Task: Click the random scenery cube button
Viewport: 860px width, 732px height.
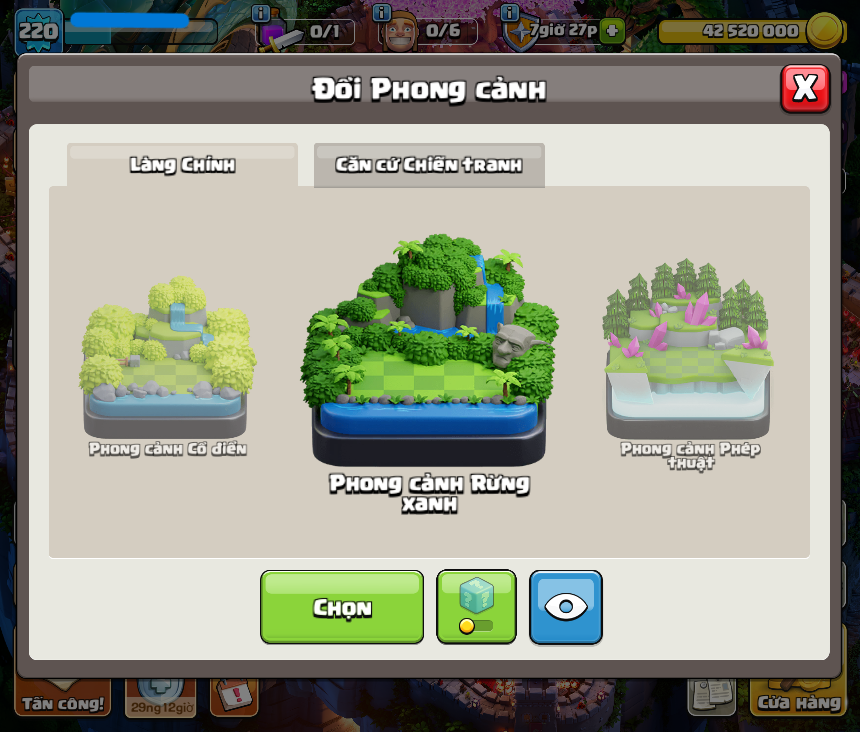Action: [x=477, y=607]
